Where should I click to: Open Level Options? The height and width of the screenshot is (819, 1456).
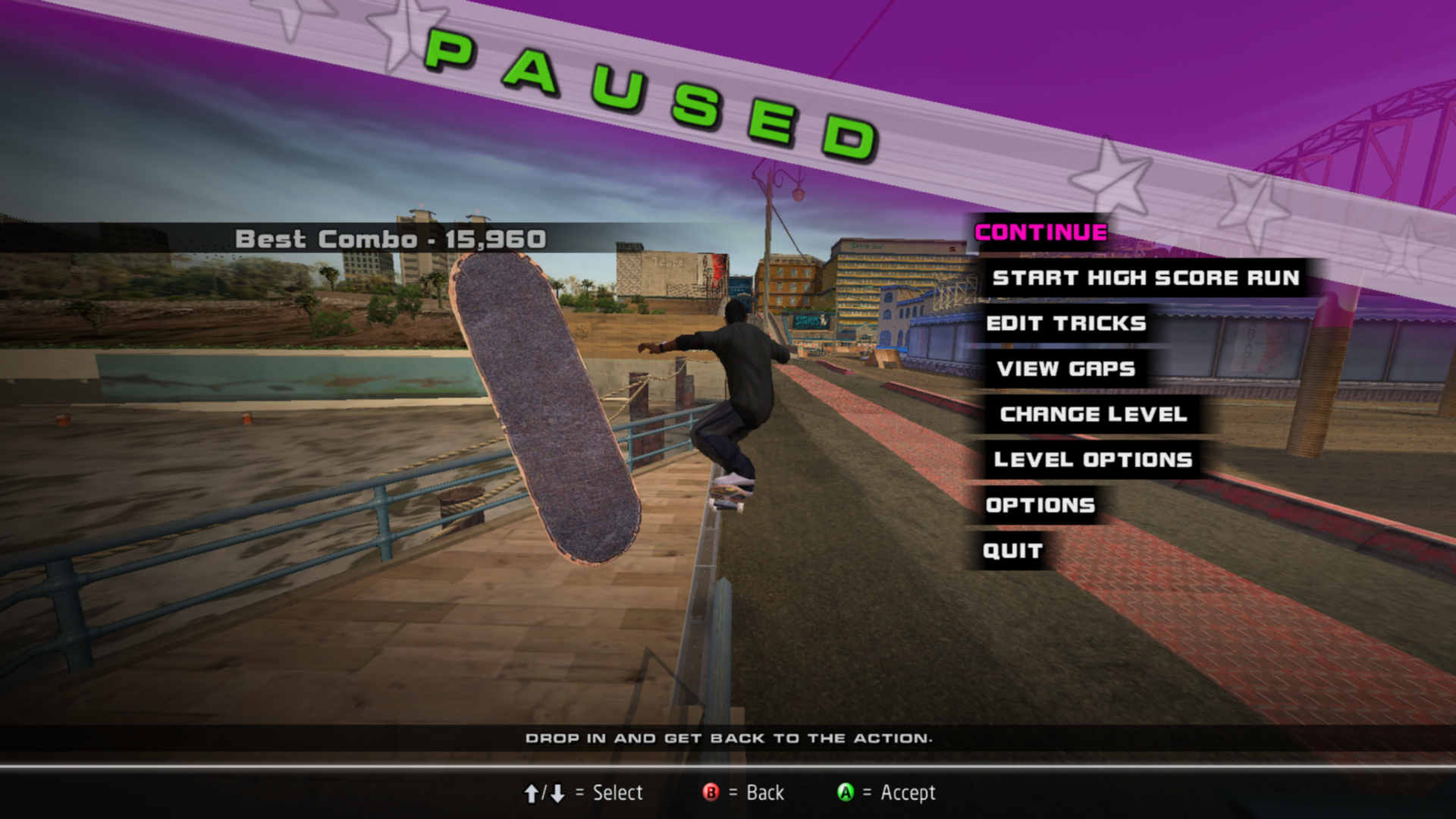click(1093, 460)
